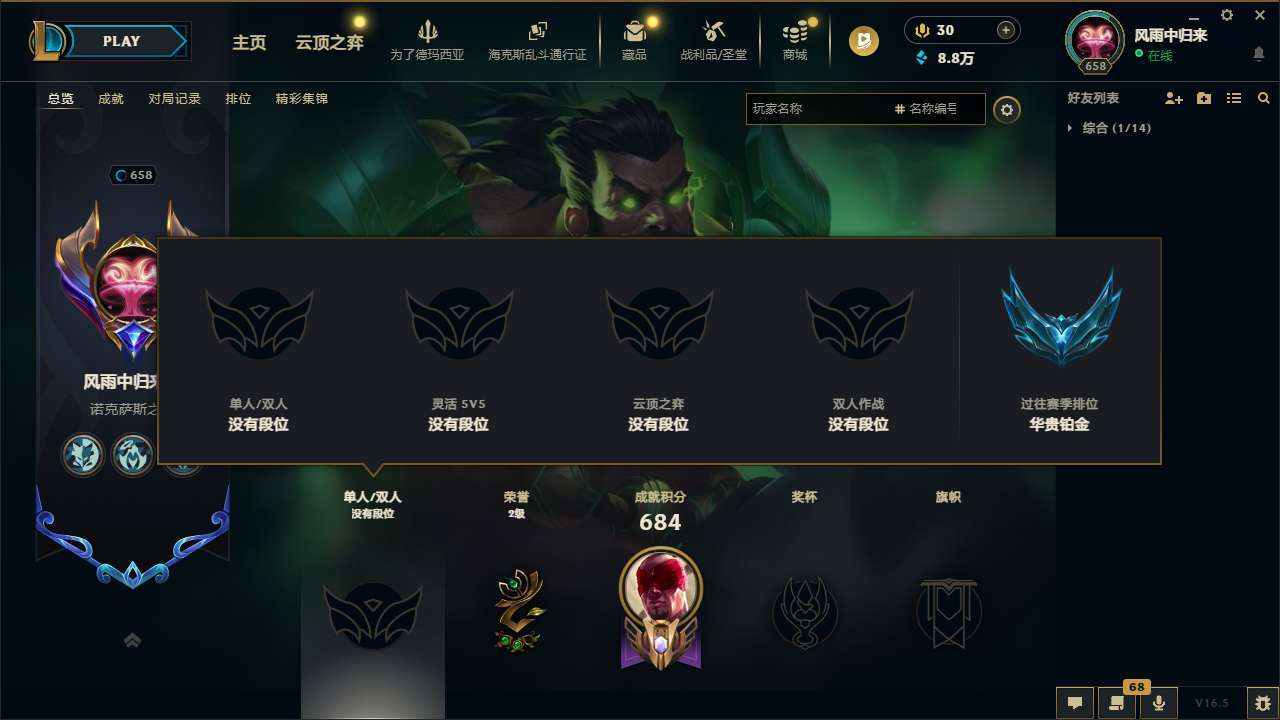Click the notification bell below your avatar

[1258, 55]
